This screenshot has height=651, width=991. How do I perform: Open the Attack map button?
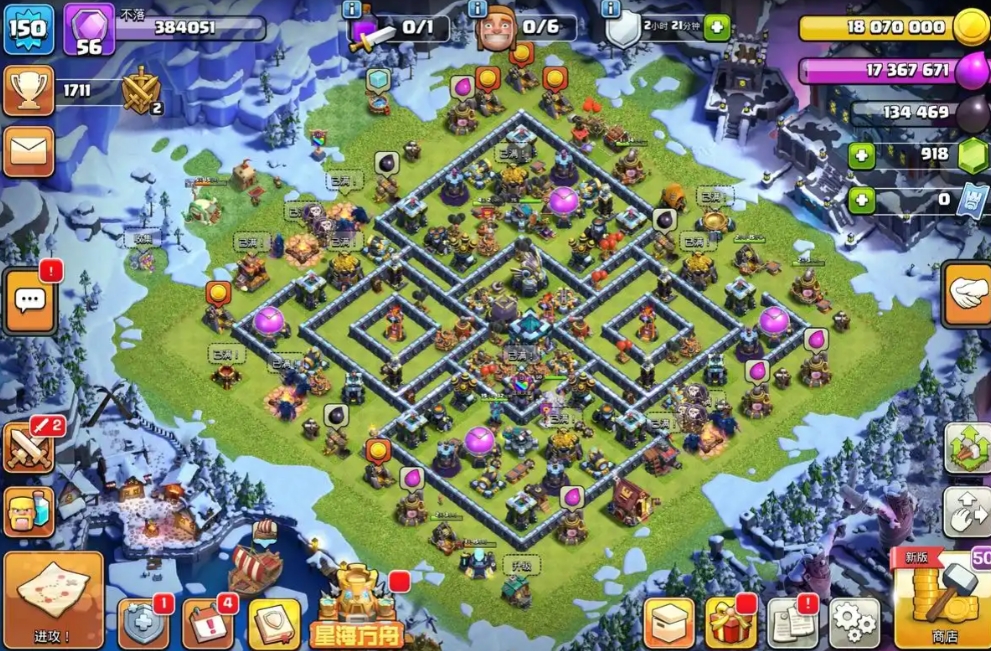click(x=53, y=598)
